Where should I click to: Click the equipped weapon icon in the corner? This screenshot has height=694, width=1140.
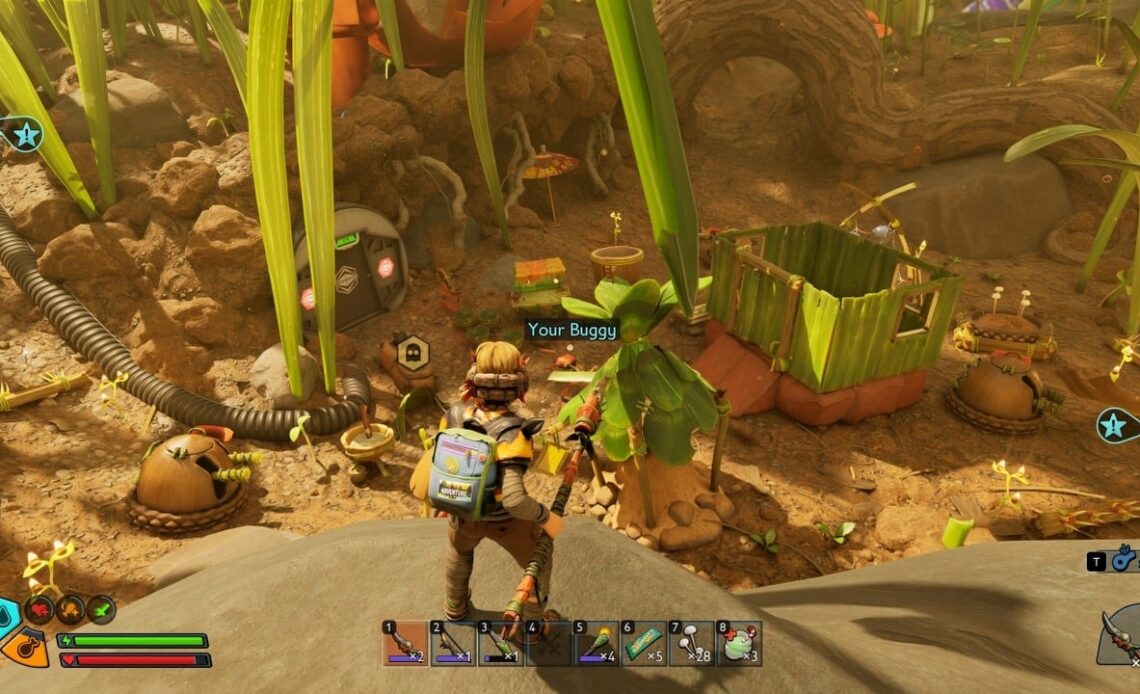tap(1120, 634)
